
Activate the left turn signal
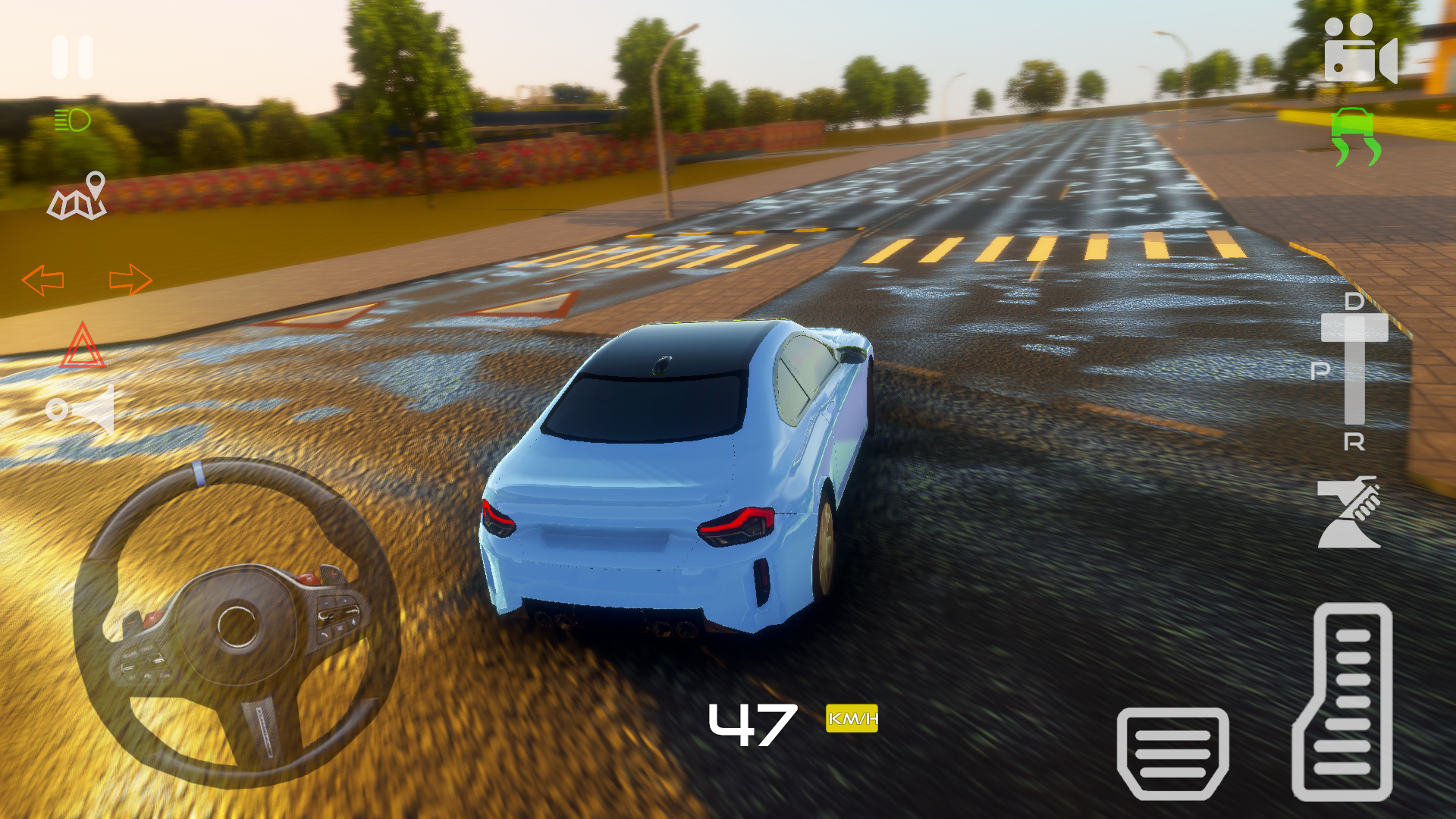click(x=42, y=281)
